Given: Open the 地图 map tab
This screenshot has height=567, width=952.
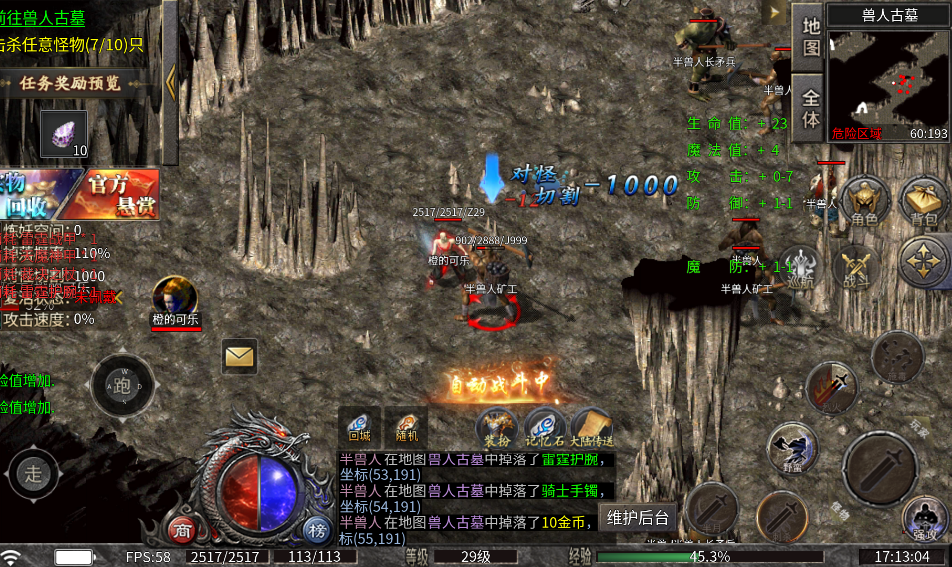Looking at the screenshot, I should tap(810, 36).
